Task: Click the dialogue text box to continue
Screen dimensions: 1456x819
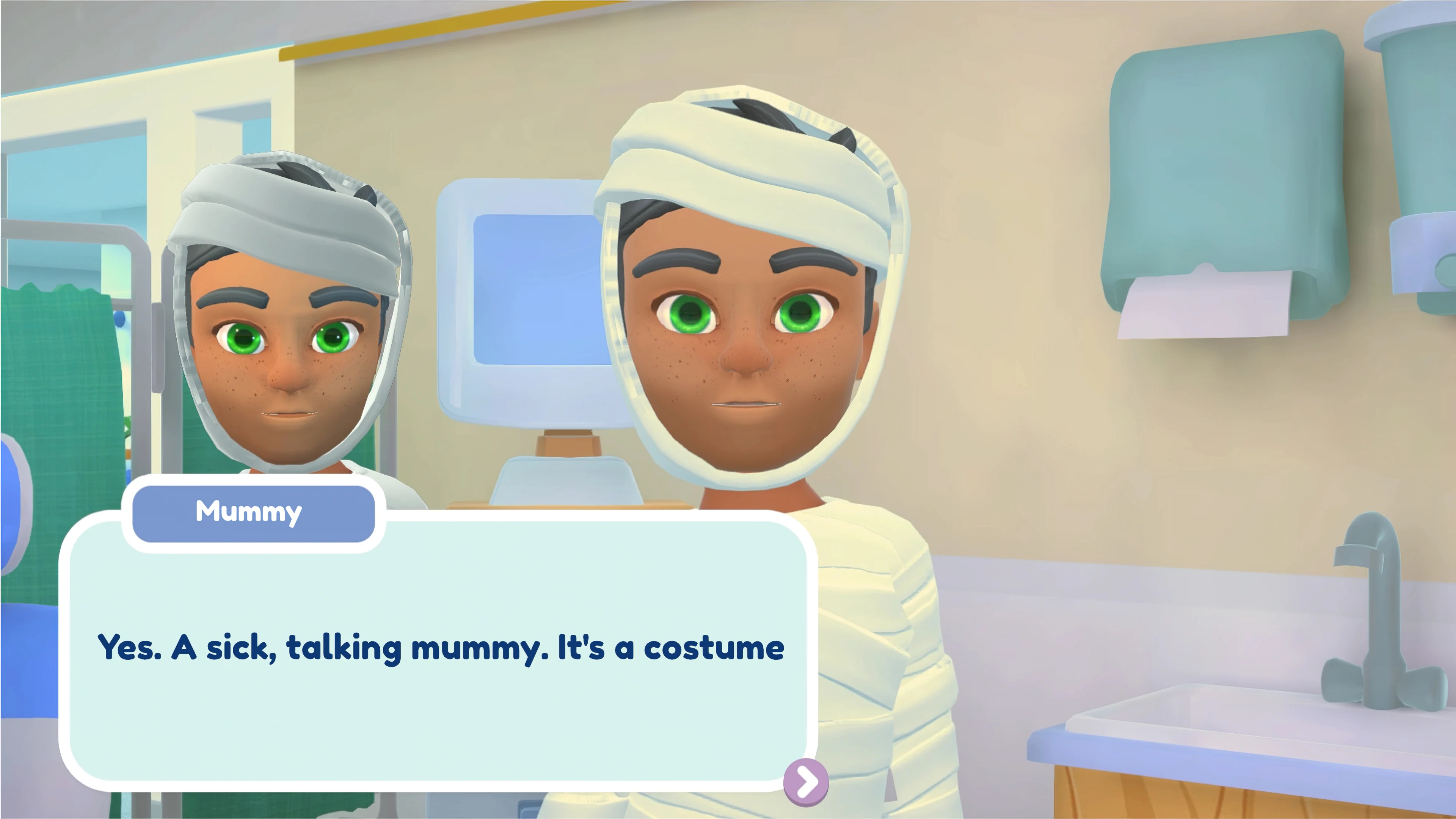Action: click(441, 650)
